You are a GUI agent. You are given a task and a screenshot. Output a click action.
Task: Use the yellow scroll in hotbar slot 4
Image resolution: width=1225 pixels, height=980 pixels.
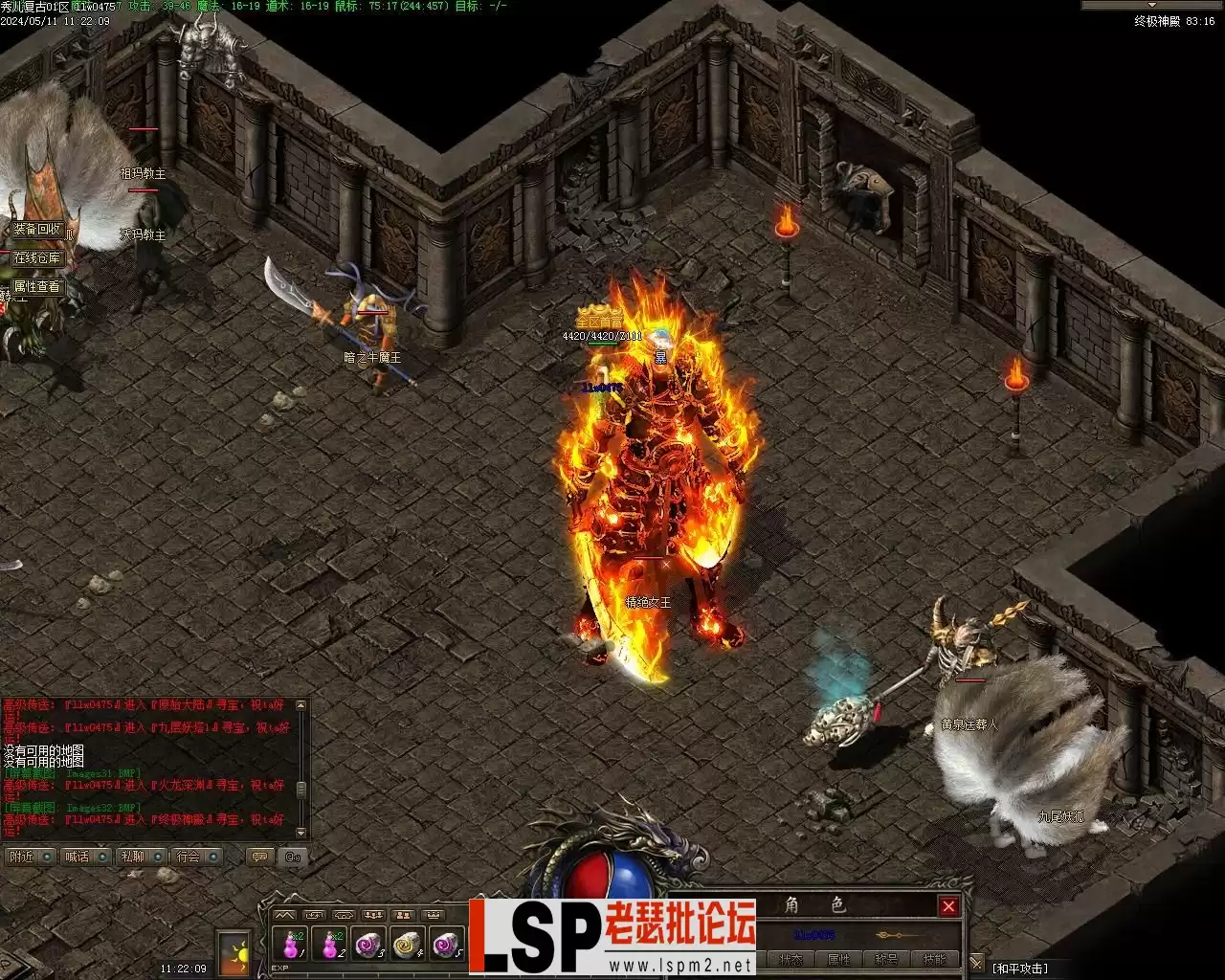coord(408,945)
